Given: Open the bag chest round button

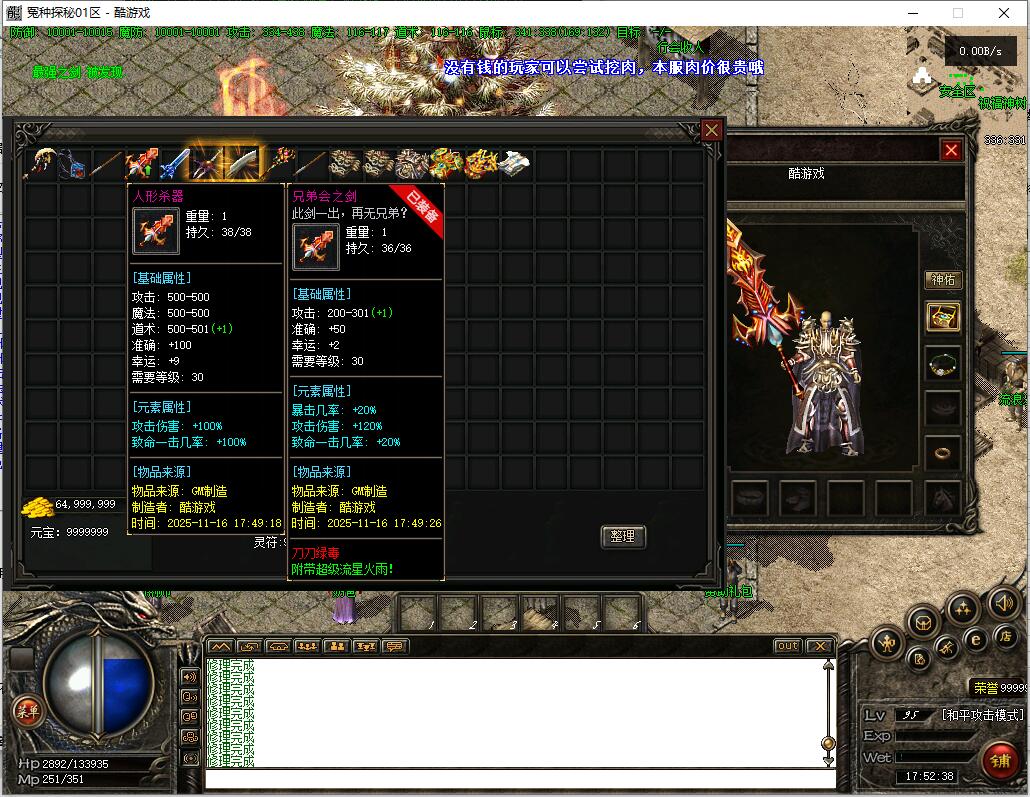Looking at the screenshot, I should [x=922, y=622].
